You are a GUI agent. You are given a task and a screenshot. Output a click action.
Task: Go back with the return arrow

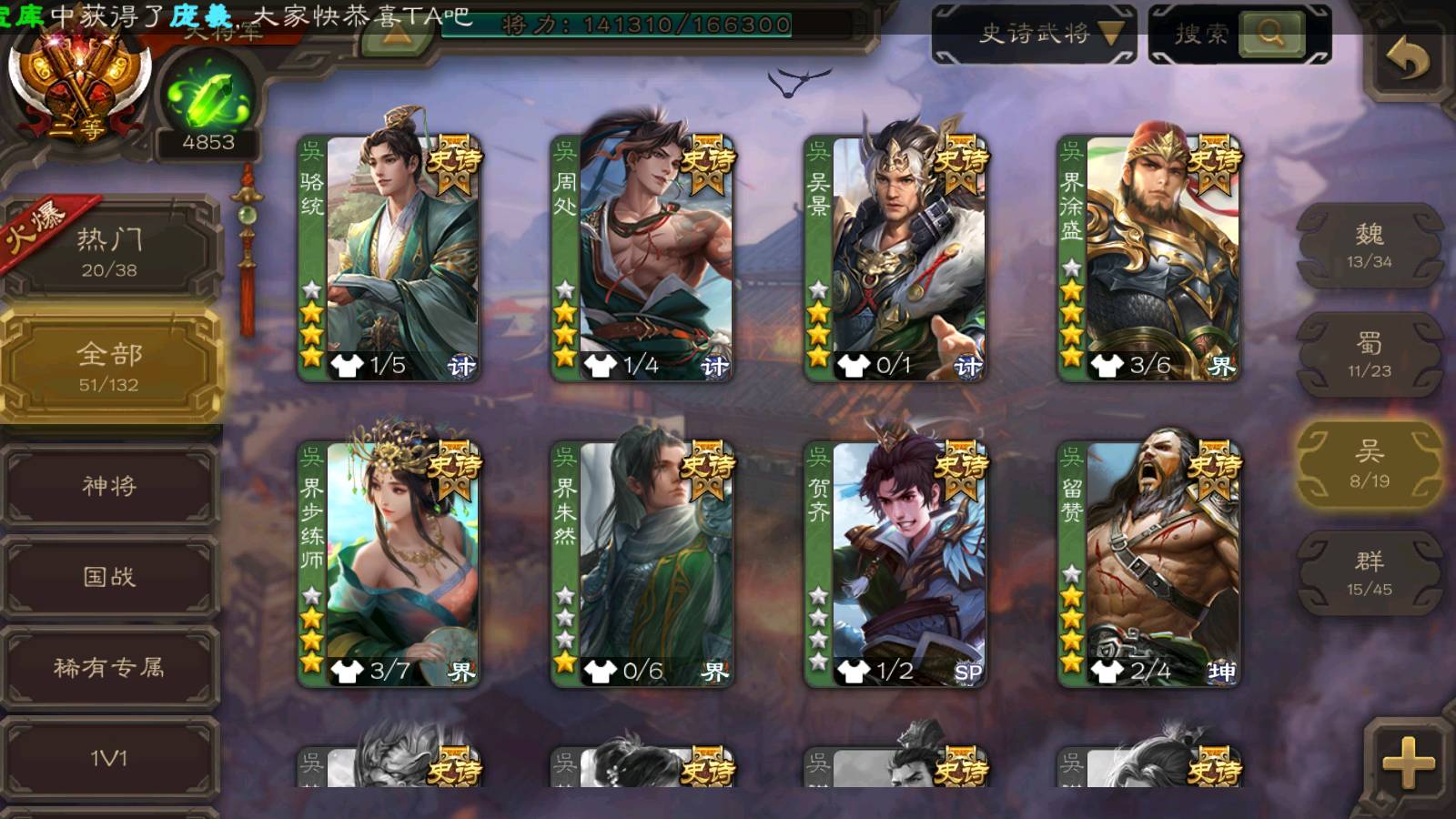(1407, 60)
